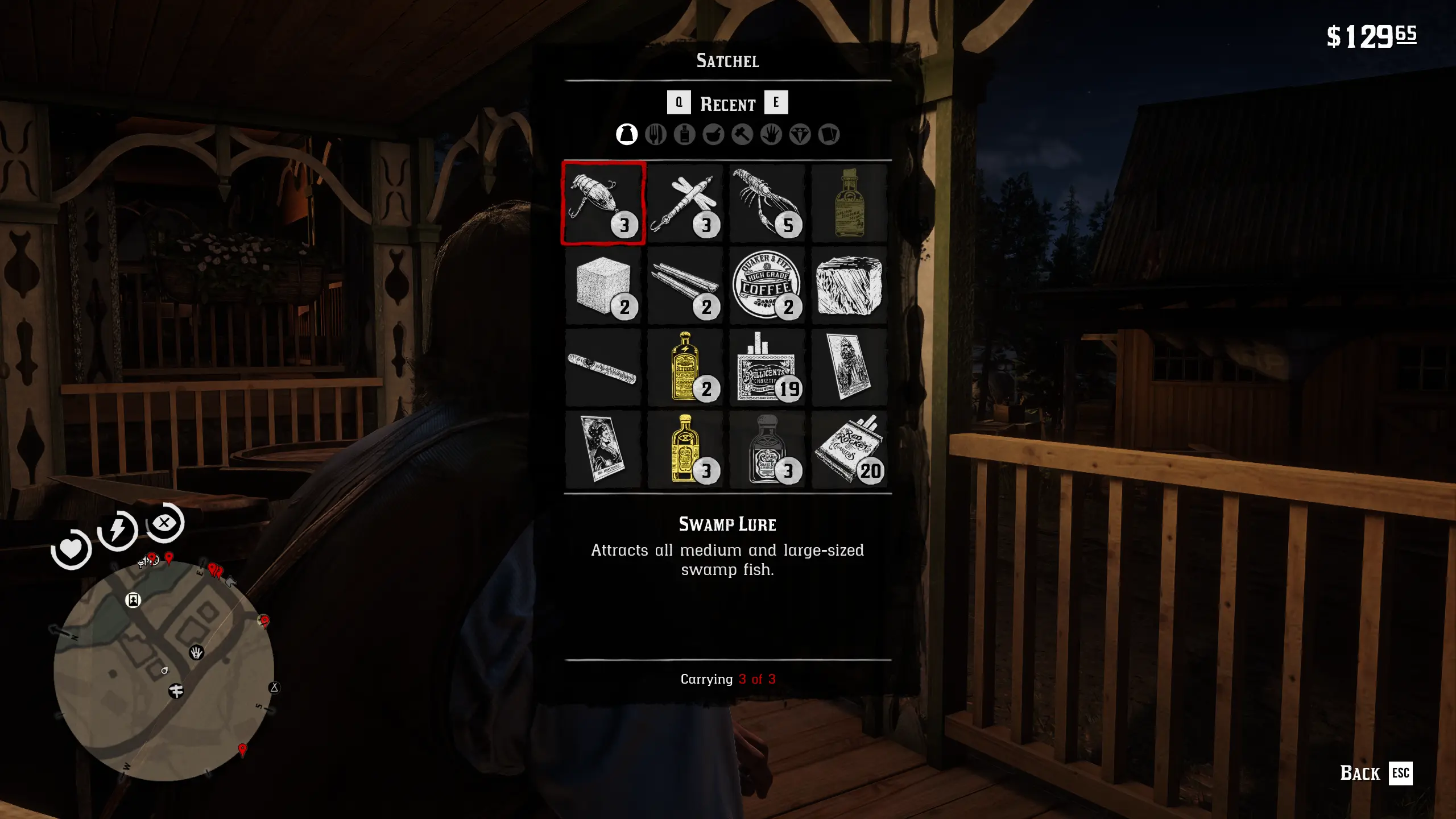Click the circular minimap
This screenshot has width=1456, height=819.
coord(164,671)
